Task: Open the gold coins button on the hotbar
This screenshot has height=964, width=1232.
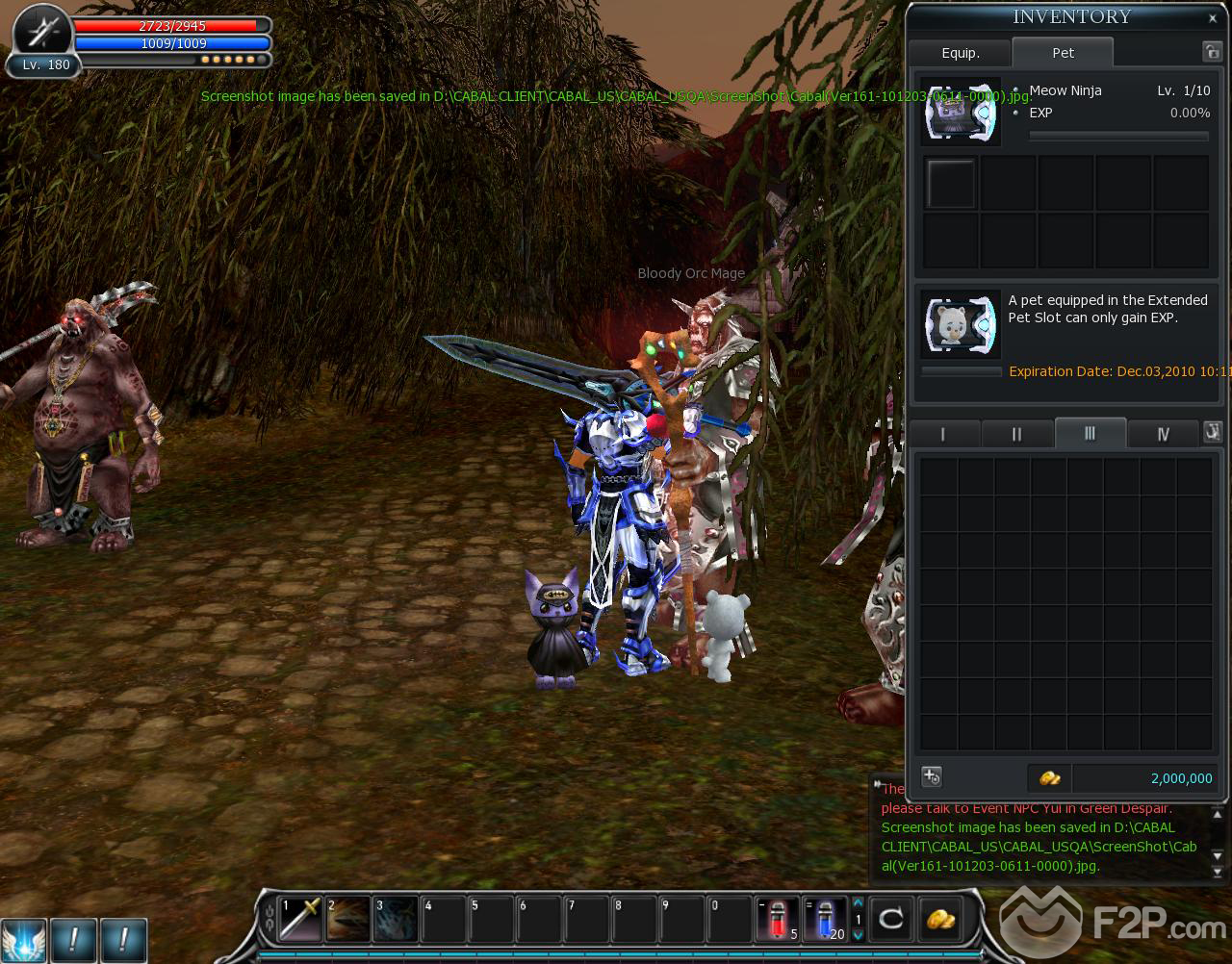Action: pos(939,919)
